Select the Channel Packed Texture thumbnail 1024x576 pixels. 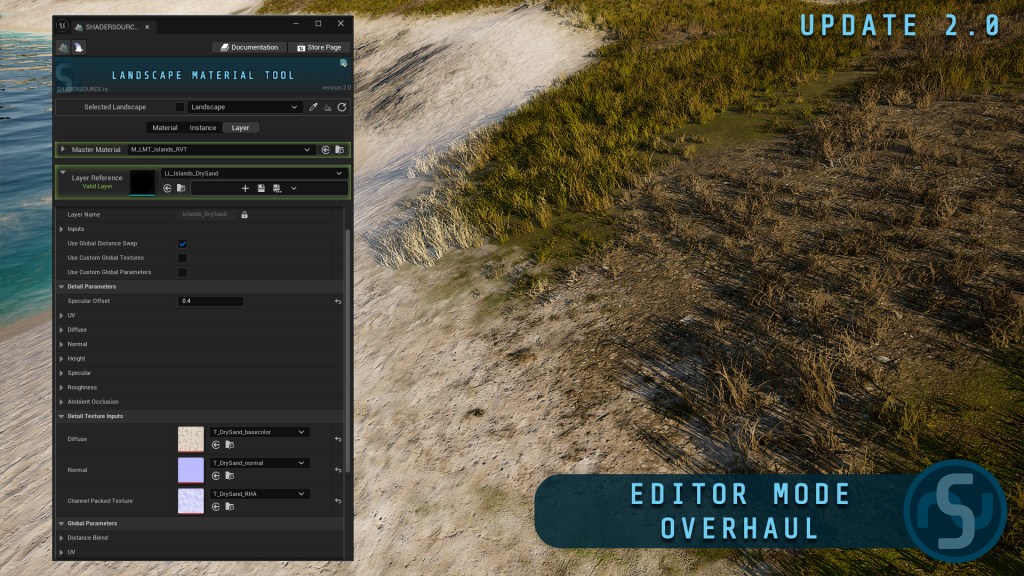click(191, 500)
